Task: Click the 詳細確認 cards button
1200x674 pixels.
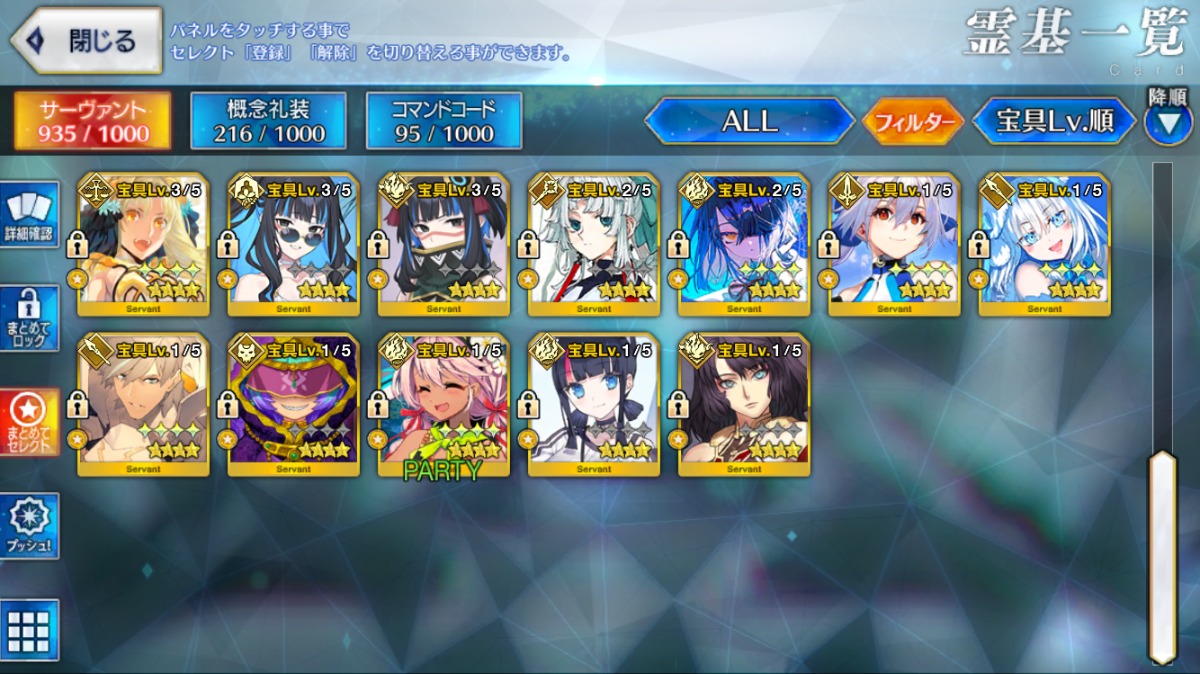Action: (29, 214)
